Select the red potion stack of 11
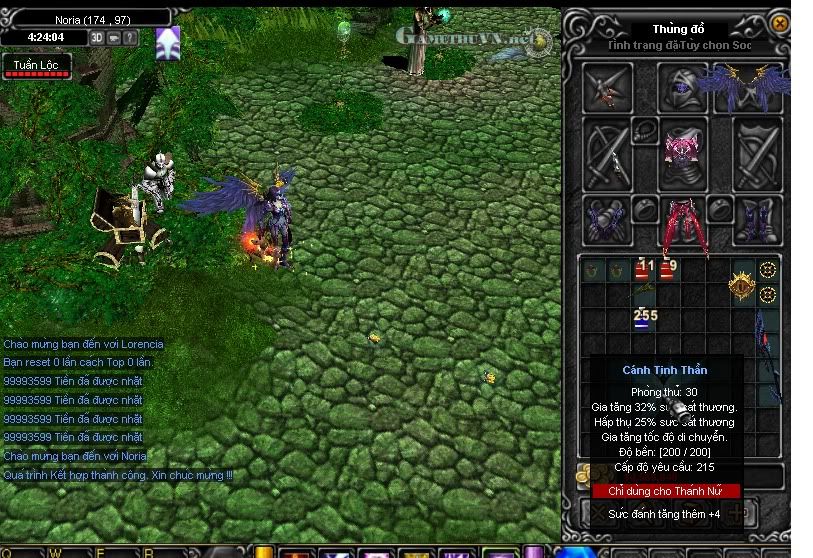Viewport: 813px width, 558px height. tap(643, 270)
